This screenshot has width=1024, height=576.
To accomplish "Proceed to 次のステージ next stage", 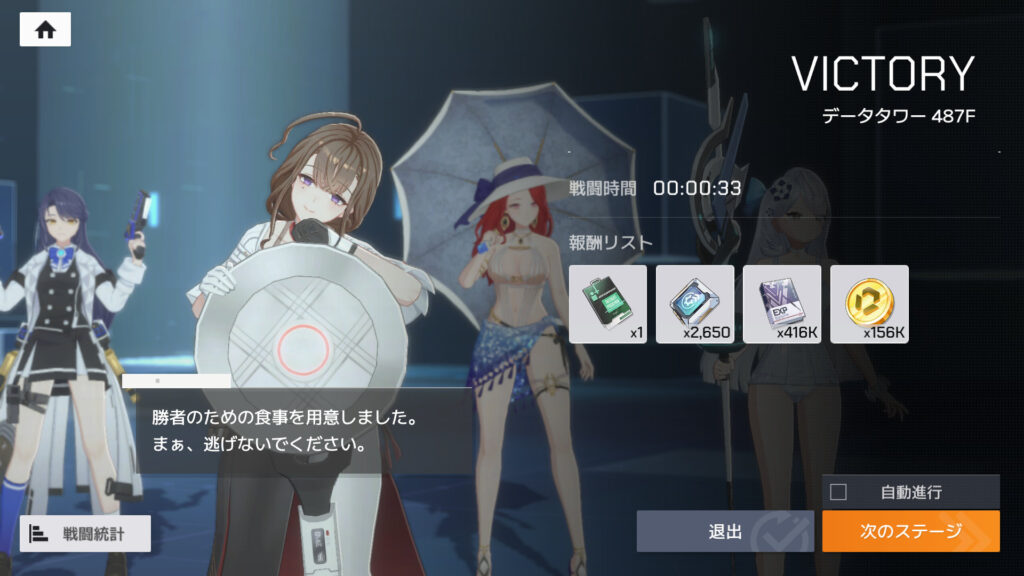I will click(910, 531).
